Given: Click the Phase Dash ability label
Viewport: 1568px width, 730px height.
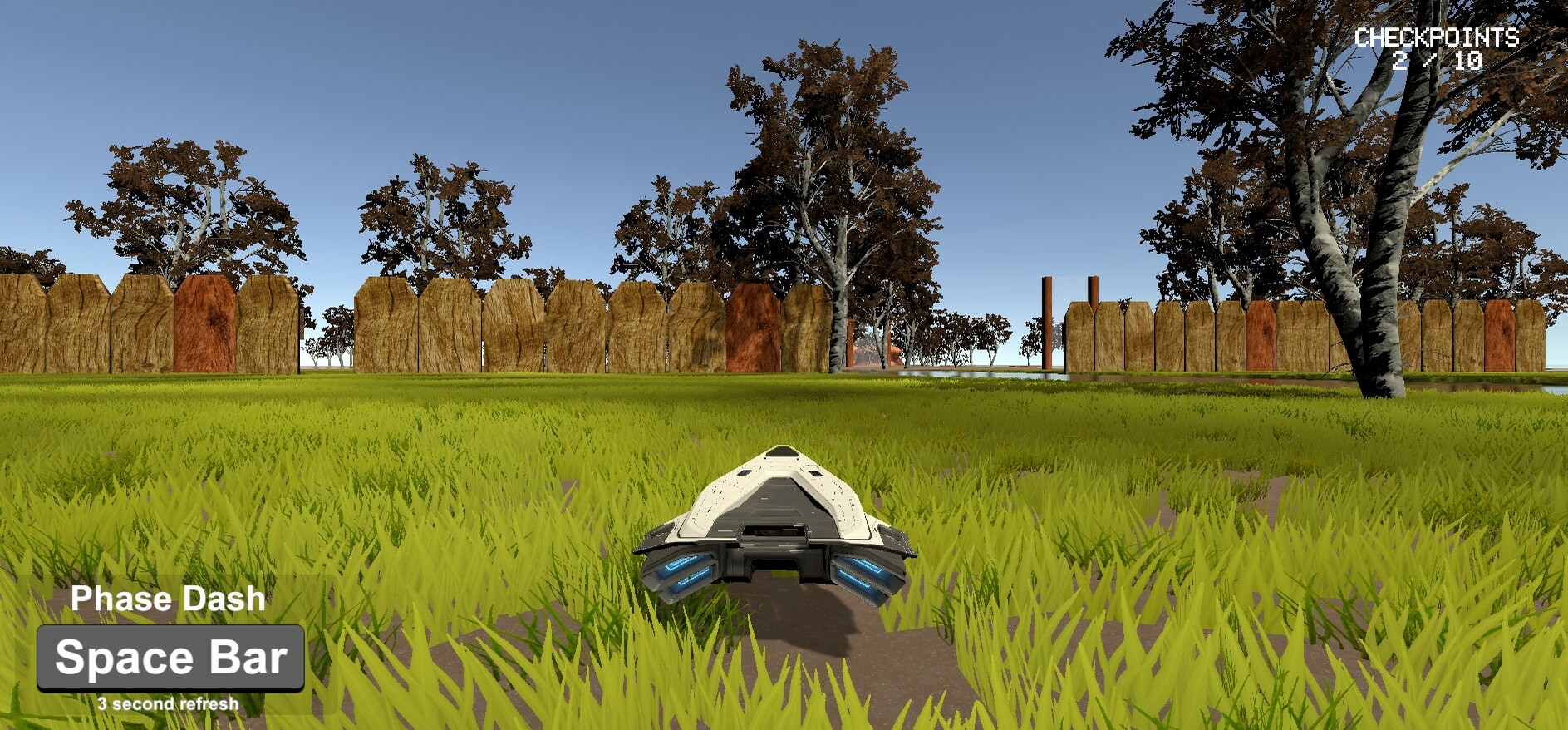Looking at the screenshot, I should (168, 598).
